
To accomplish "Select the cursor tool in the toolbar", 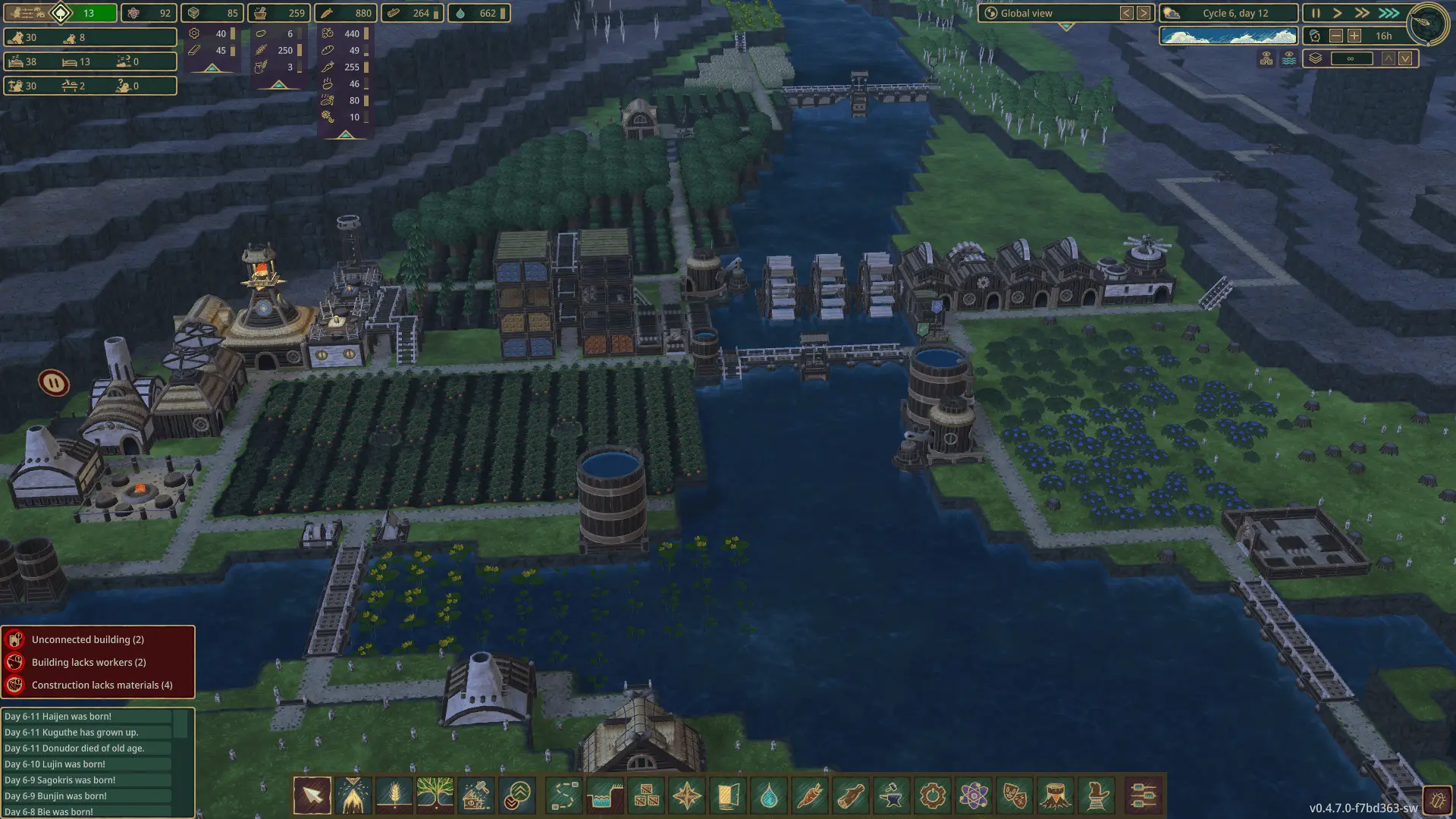I will click(312, 795).
